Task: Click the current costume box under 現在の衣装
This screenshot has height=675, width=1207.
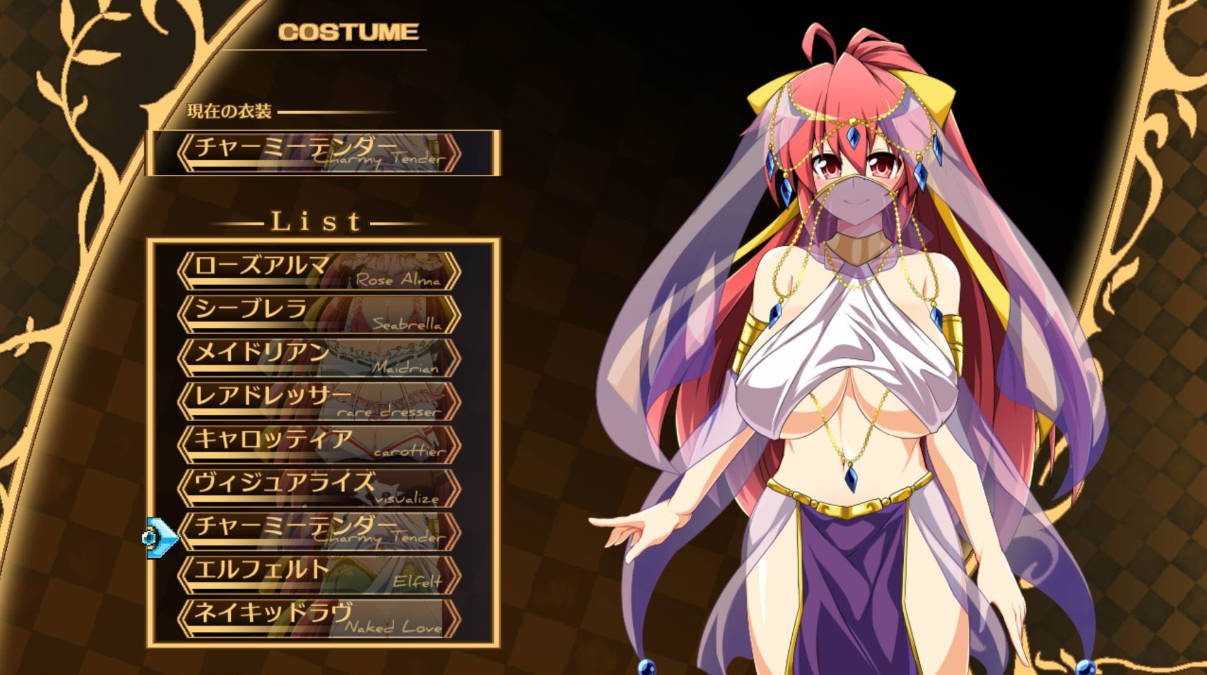Action: pos(321,152)
